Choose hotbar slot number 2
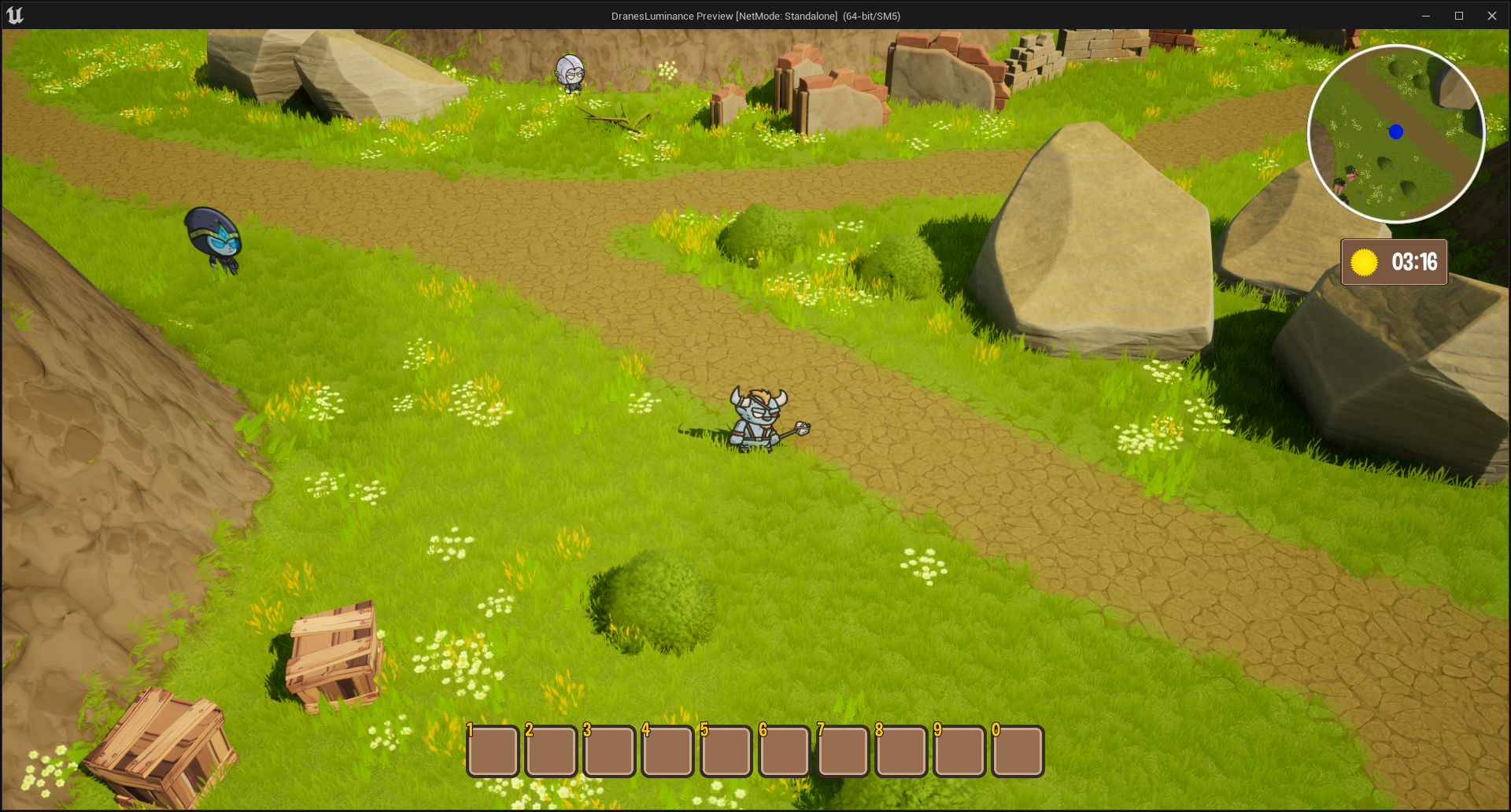 (x=551, y=751)
